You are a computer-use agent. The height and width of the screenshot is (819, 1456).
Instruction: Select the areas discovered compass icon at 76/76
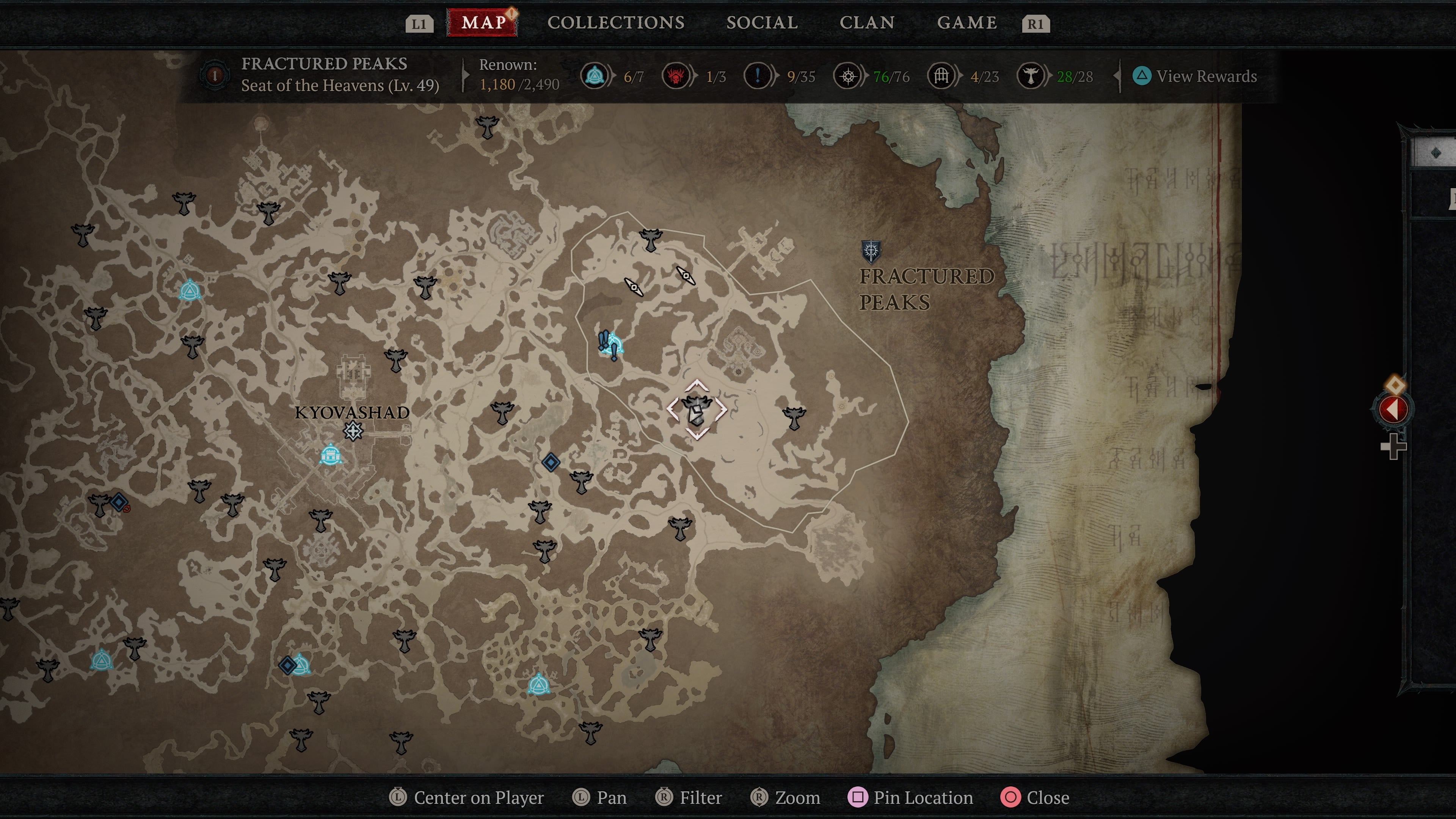point(847,76)
